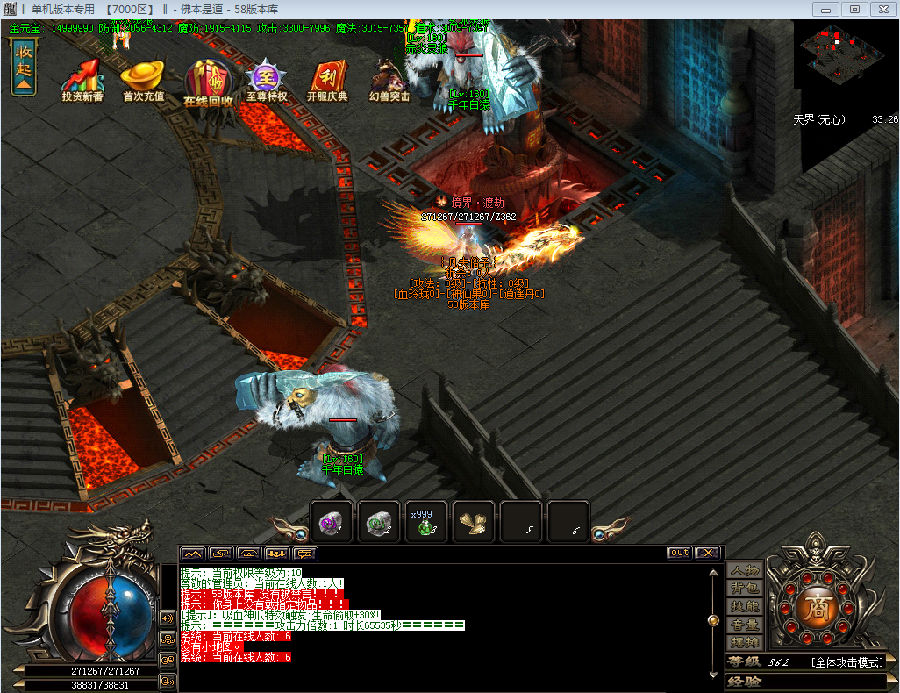Open the 音量 volume settings
900x693 pixels.
tap(745, 624)
